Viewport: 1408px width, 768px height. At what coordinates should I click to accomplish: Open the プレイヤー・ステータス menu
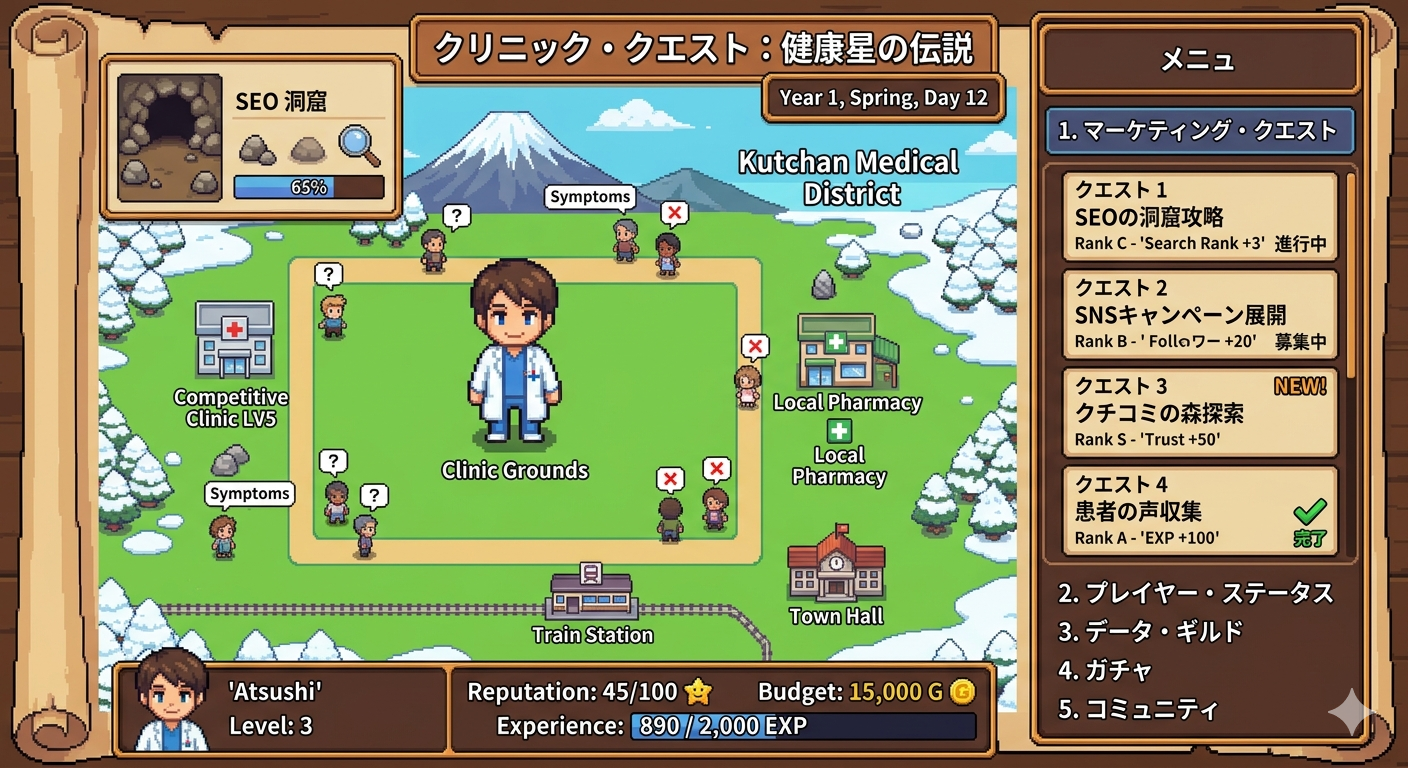point(1196,593)
